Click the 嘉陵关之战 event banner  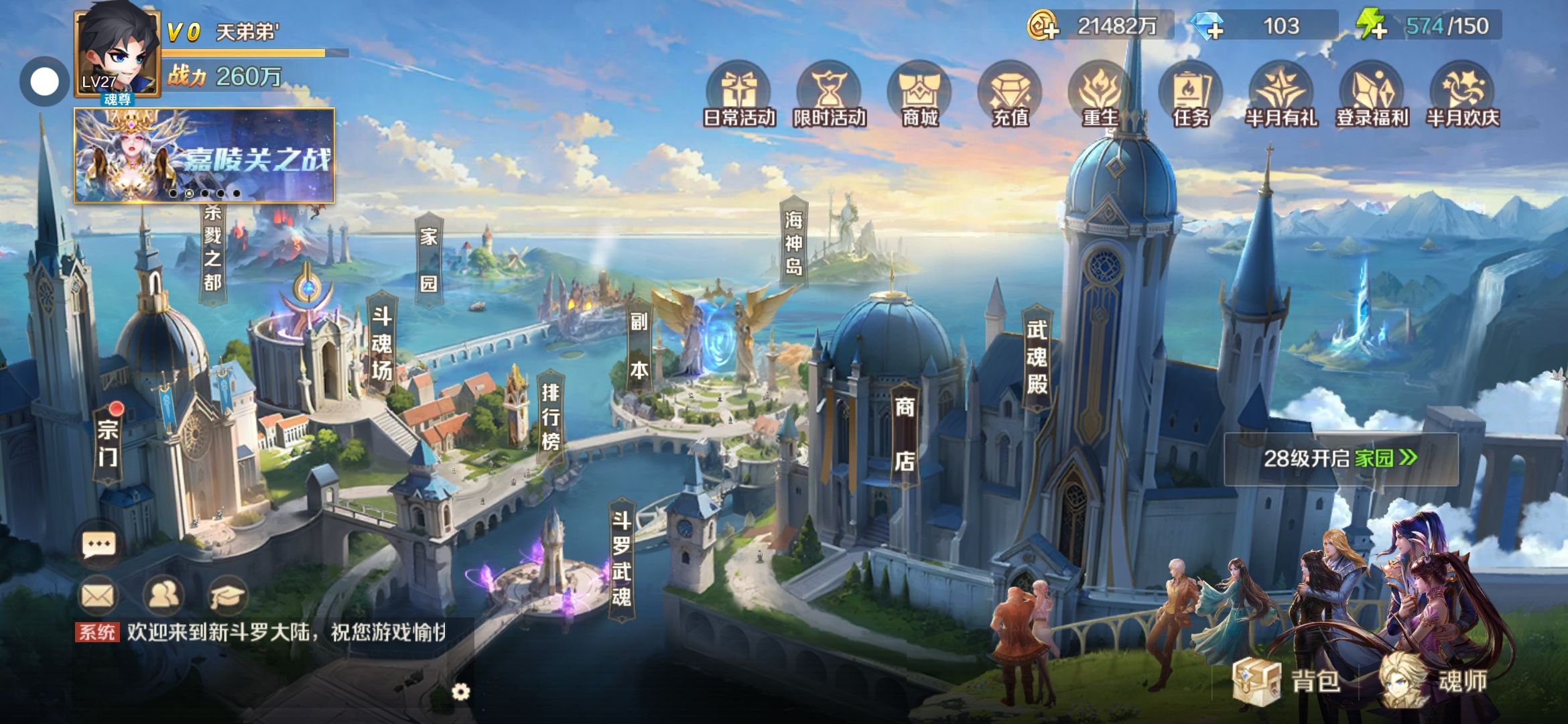point(204,156)
